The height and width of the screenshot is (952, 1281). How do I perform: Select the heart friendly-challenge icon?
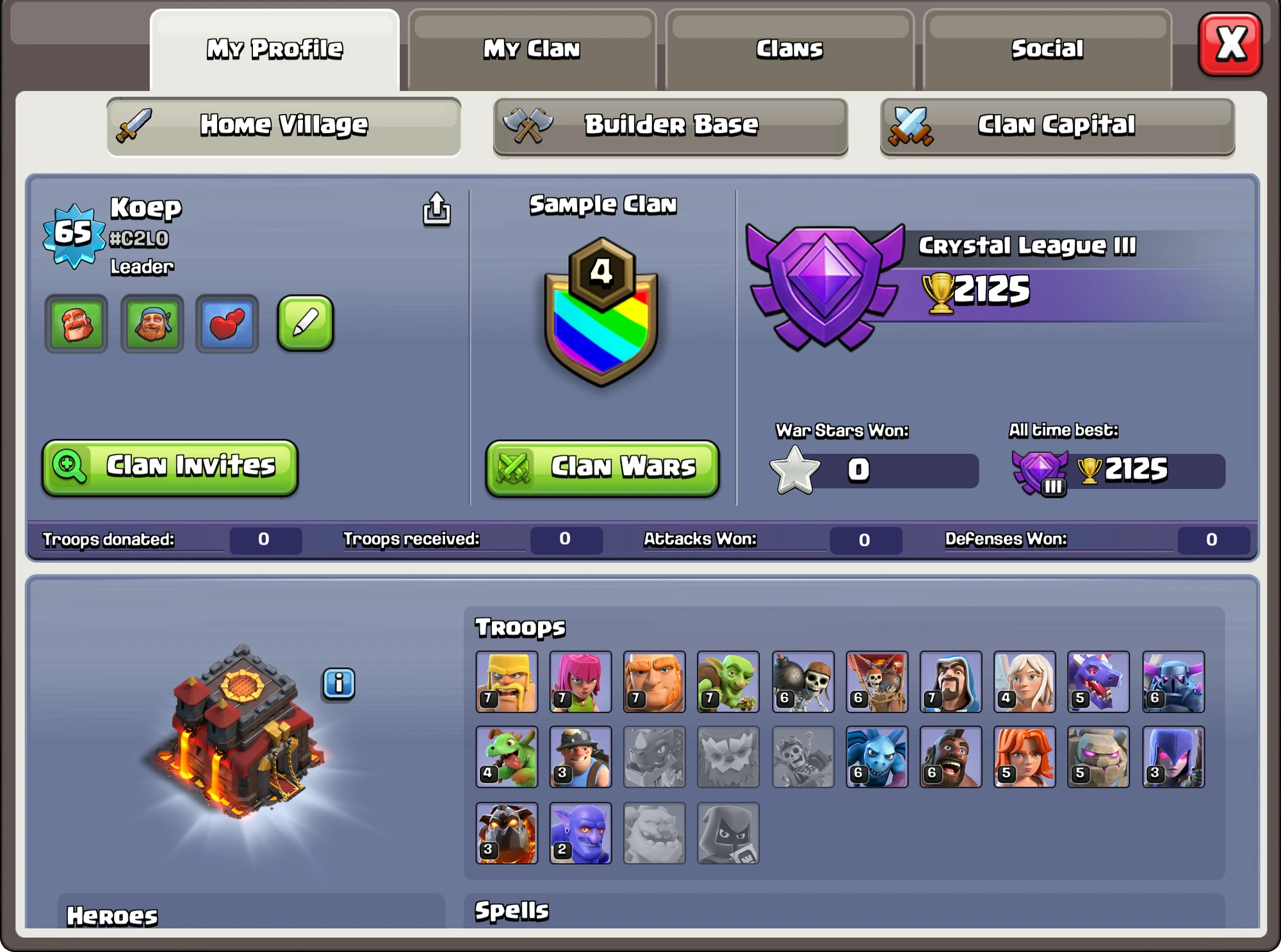227,325
